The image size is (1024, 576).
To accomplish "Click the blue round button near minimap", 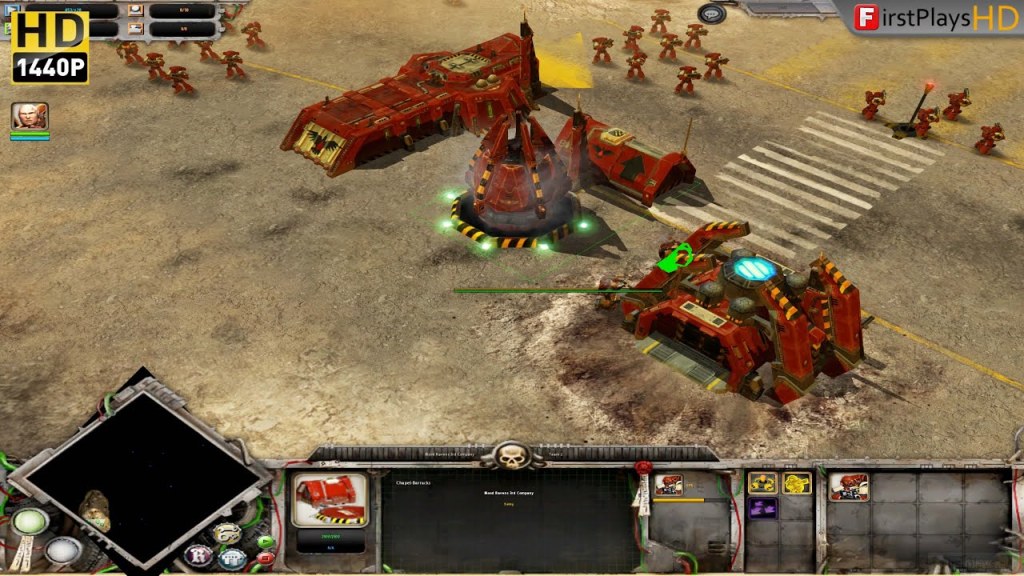I will 233,558.
